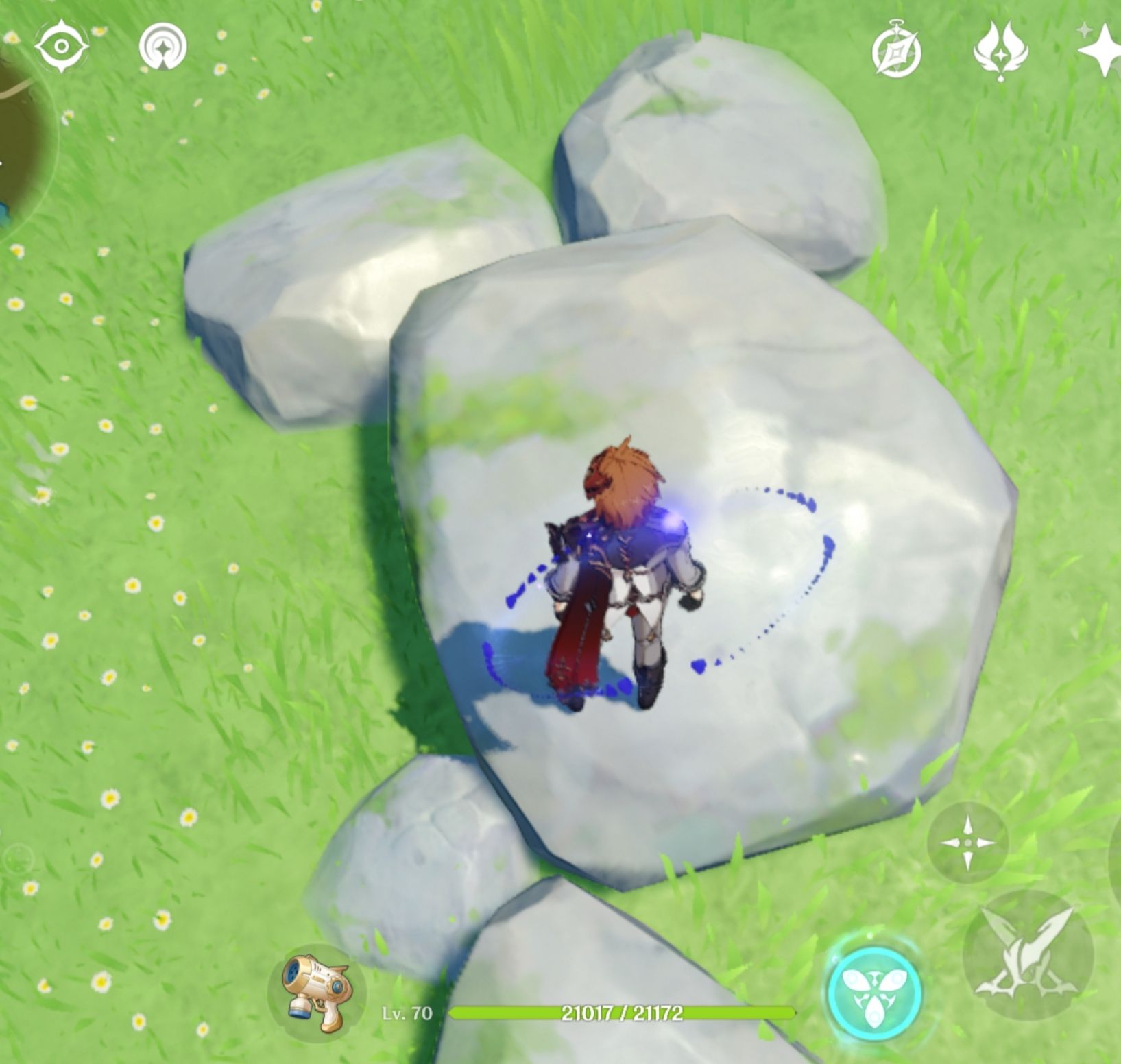Tap the small Wish sparkle icon
Image resolution: width=1121 pixels, height=1064 pixels.
(x=1085, y=29)
